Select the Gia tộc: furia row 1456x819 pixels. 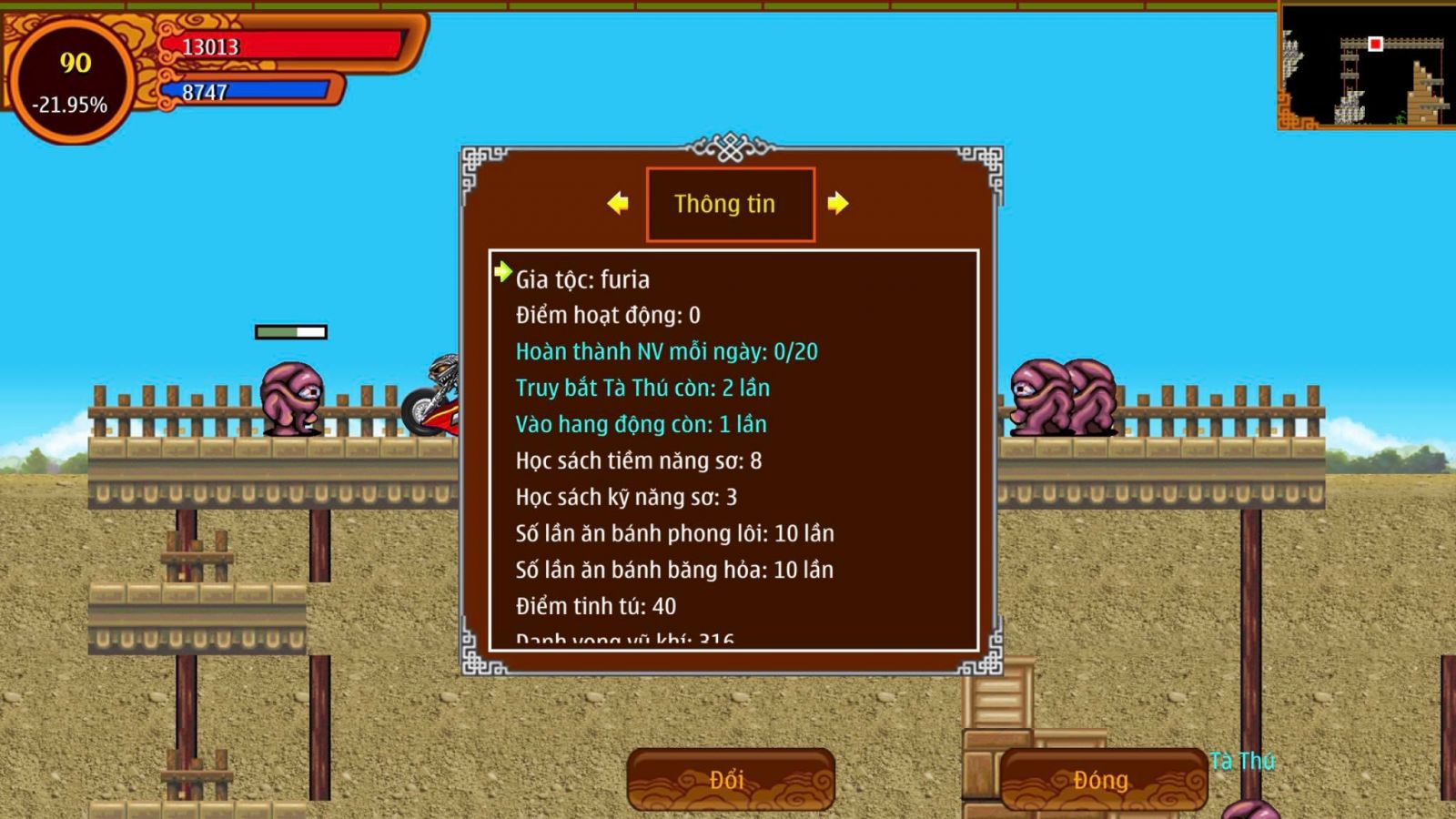point(582,279)
